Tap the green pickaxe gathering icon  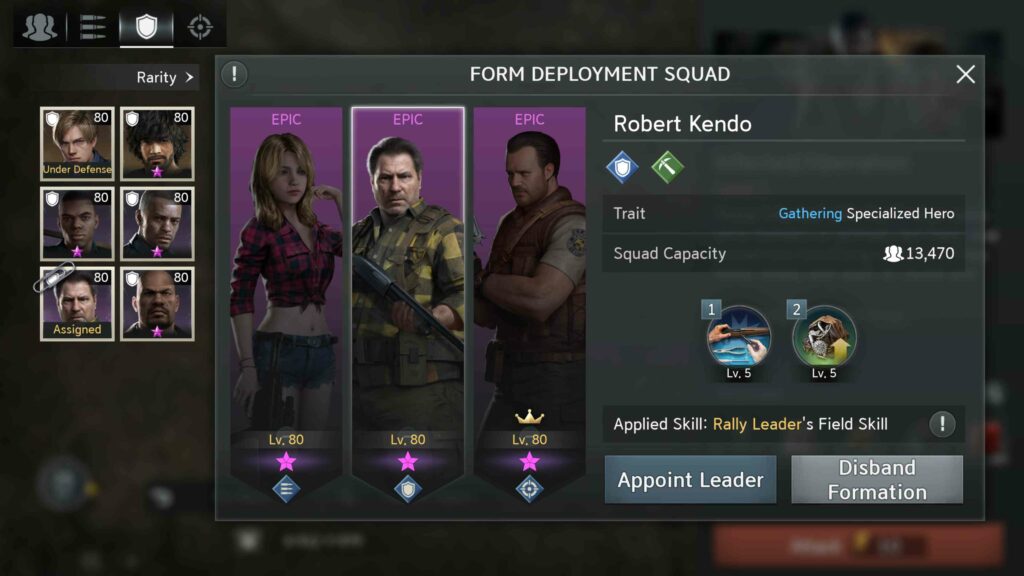tap(667, 167)
